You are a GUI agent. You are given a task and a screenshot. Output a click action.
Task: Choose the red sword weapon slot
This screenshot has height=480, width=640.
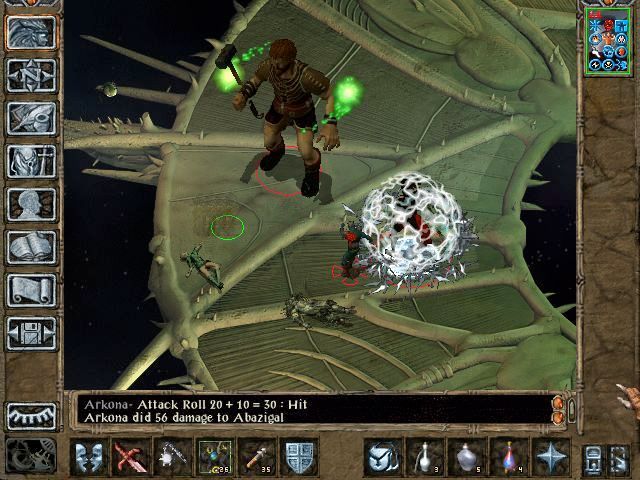tap(130, 457)
